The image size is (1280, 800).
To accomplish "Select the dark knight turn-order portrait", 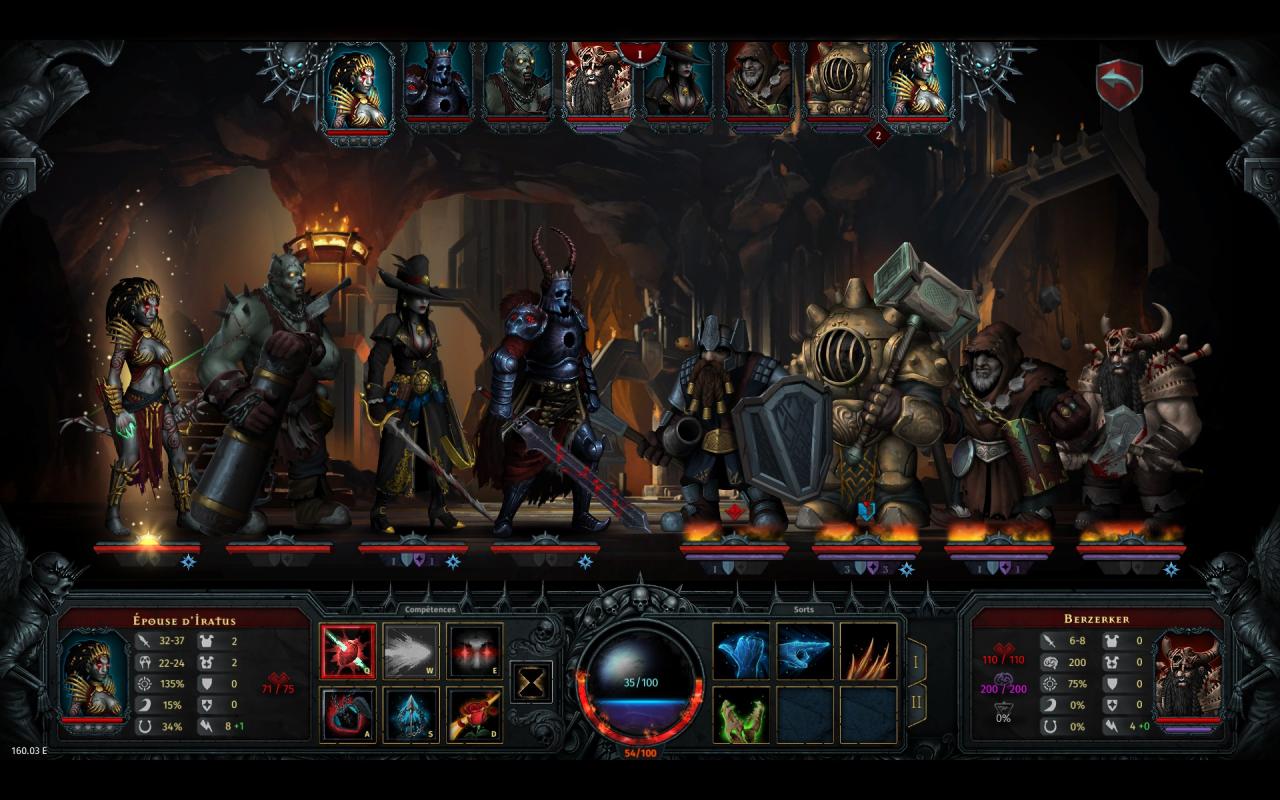I will pyautogui.click(x=438, y=82).
